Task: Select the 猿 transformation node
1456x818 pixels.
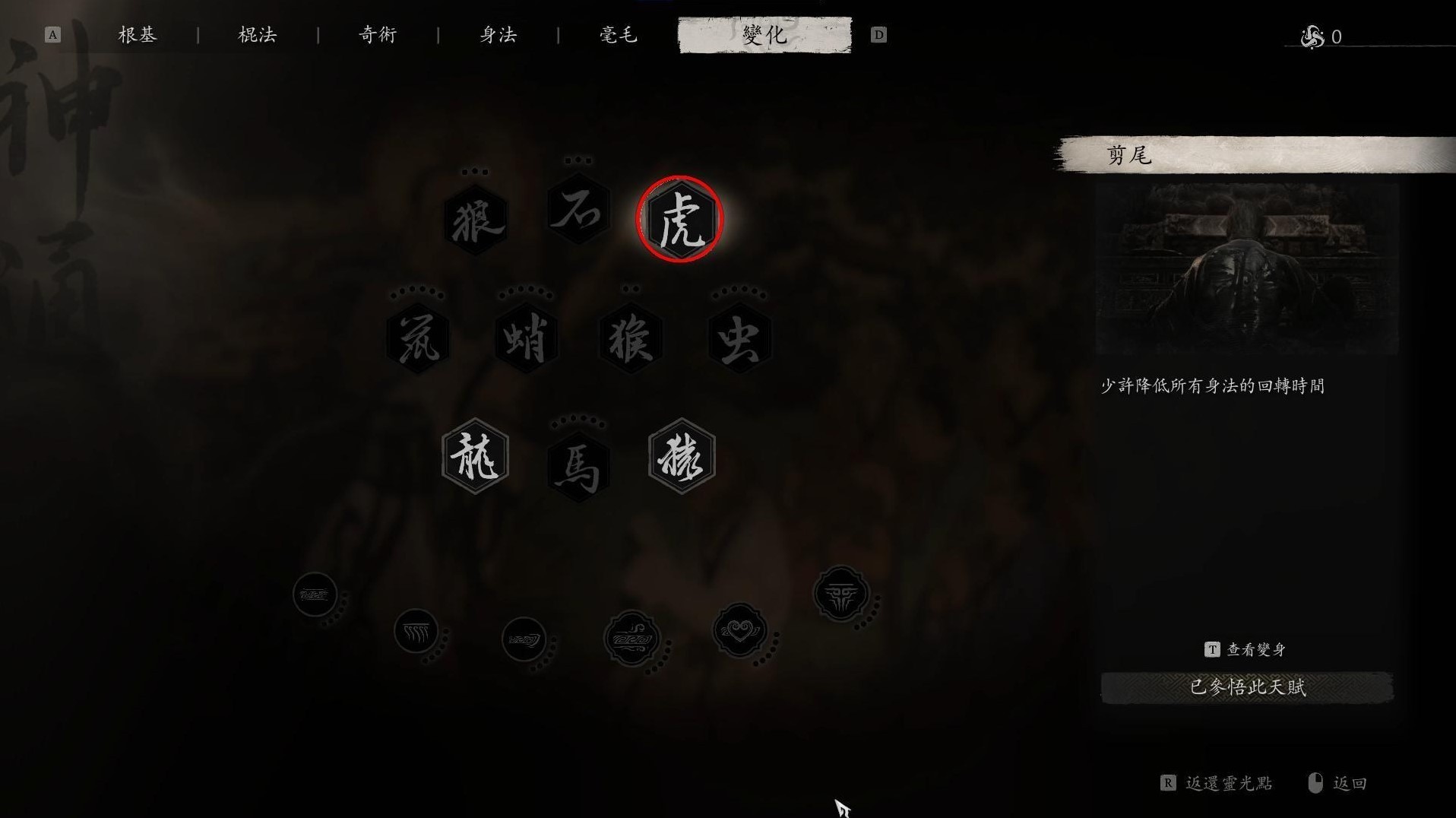Action: click(x=682, y=456)
